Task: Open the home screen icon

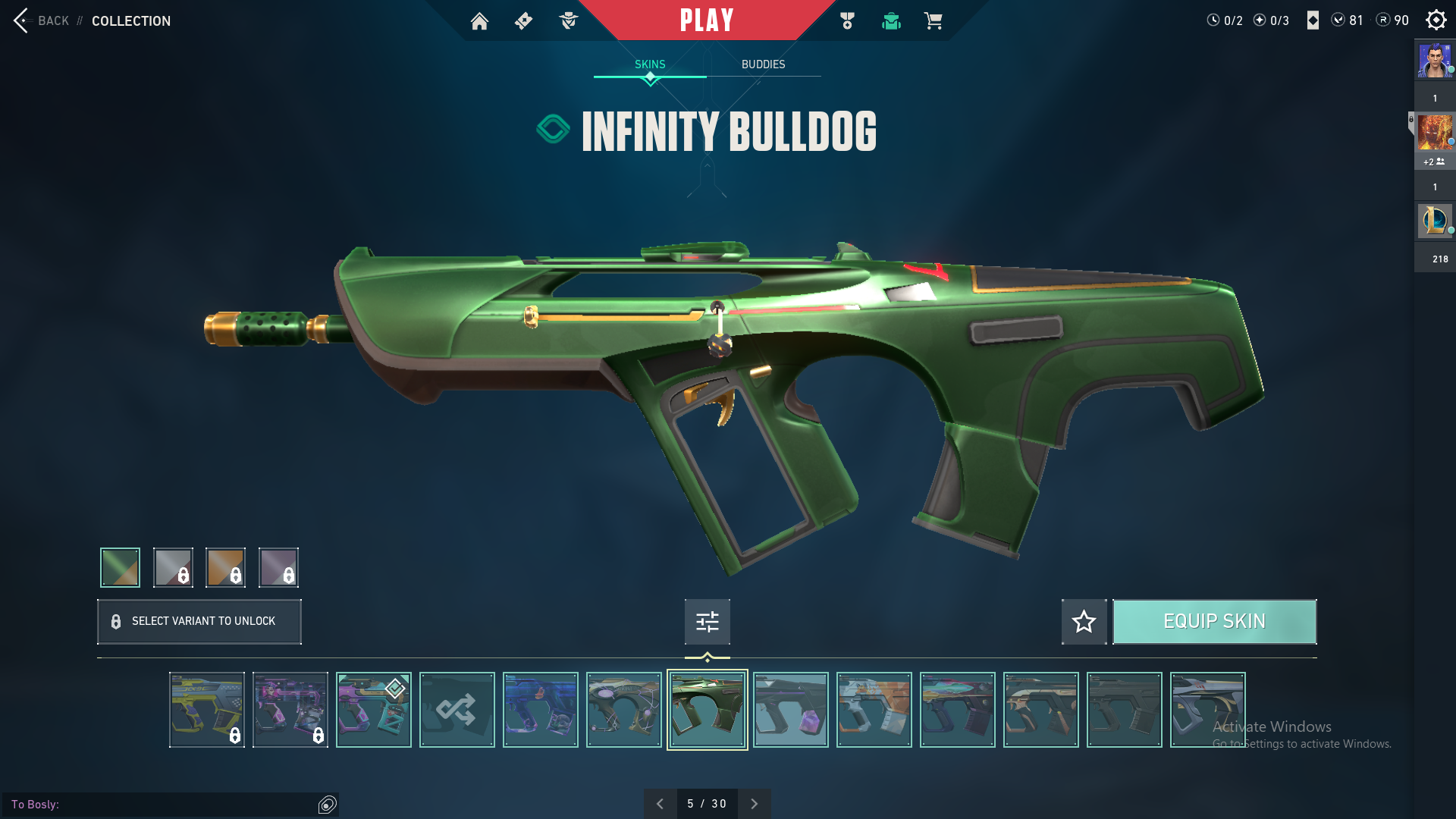Action: 479,21
